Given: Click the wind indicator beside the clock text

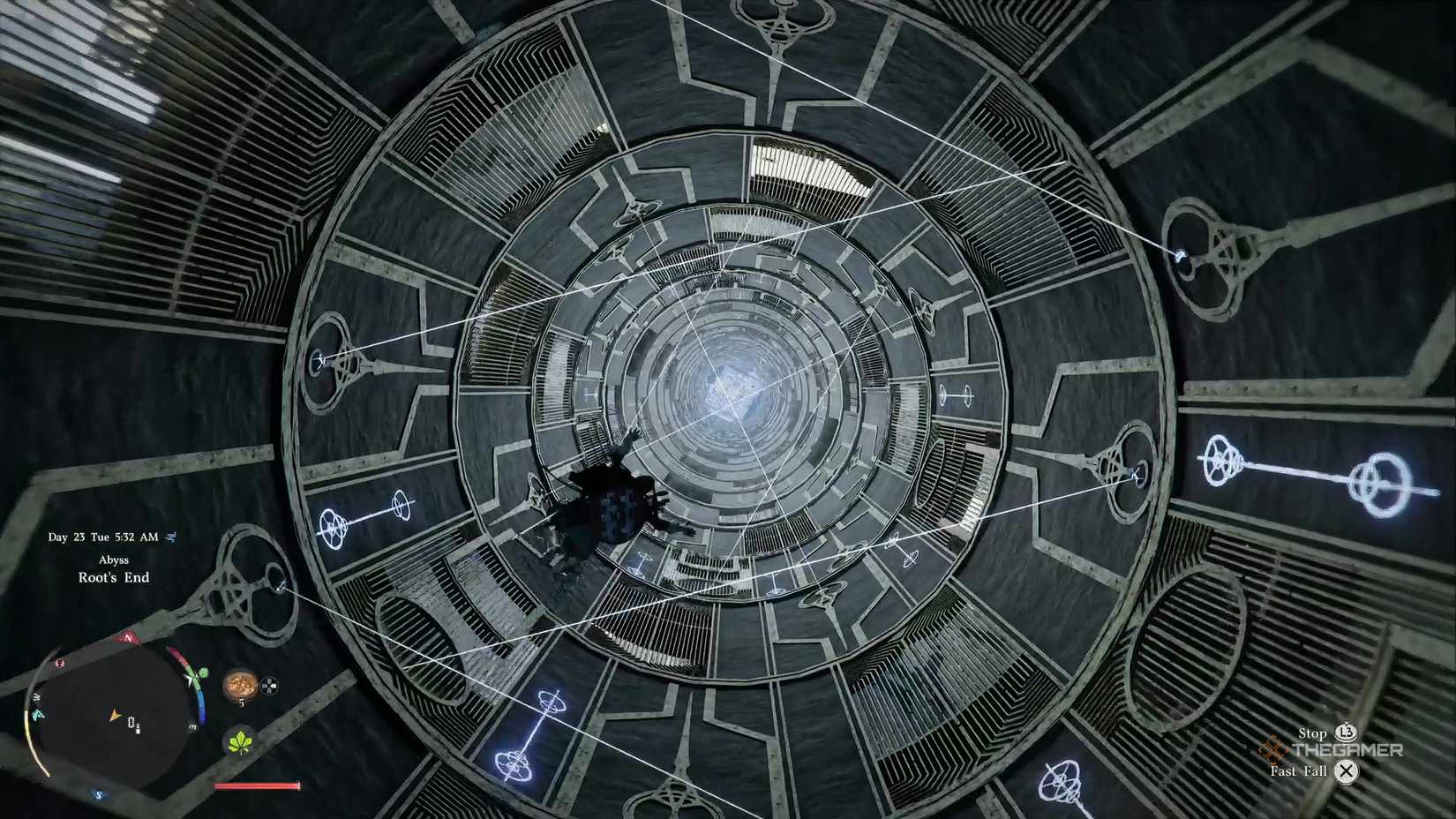Looking at the screenshot, I should click(x=169, y=537).
